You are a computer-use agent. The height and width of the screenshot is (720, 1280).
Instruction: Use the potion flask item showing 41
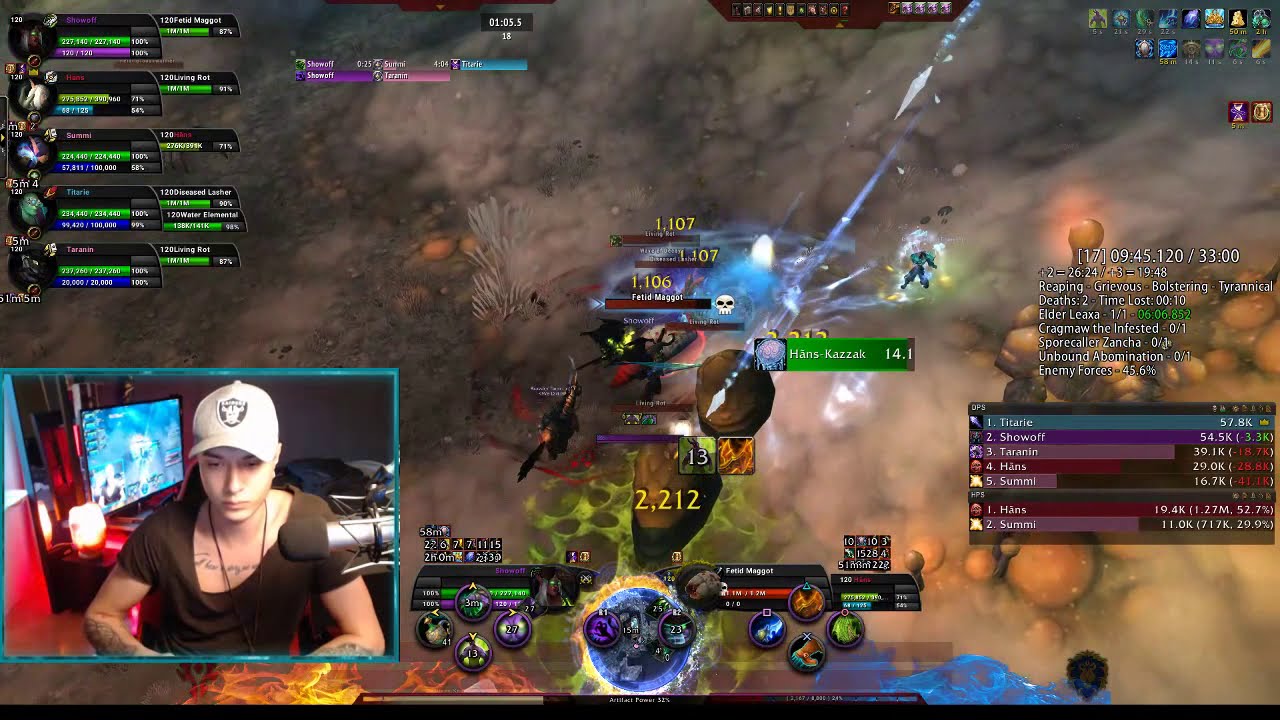point(434,630)
